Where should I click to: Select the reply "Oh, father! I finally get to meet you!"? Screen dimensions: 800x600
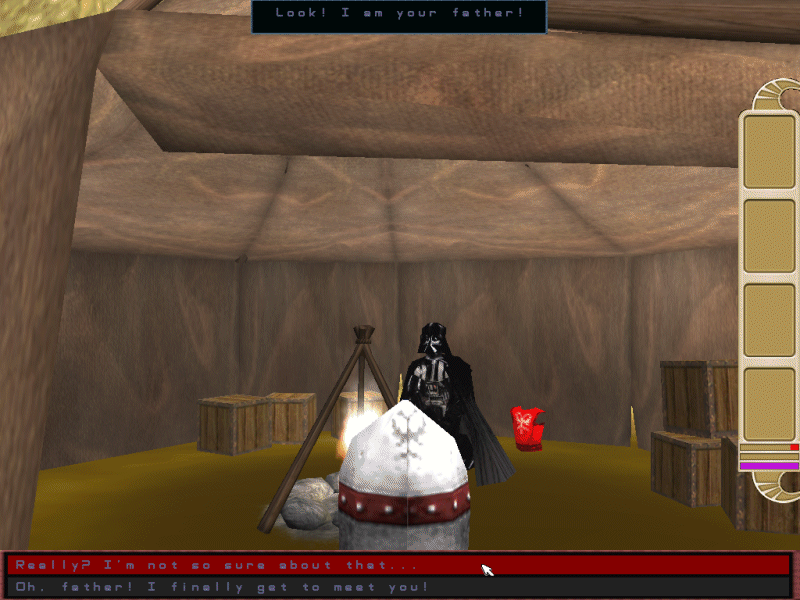pos(222,586)
